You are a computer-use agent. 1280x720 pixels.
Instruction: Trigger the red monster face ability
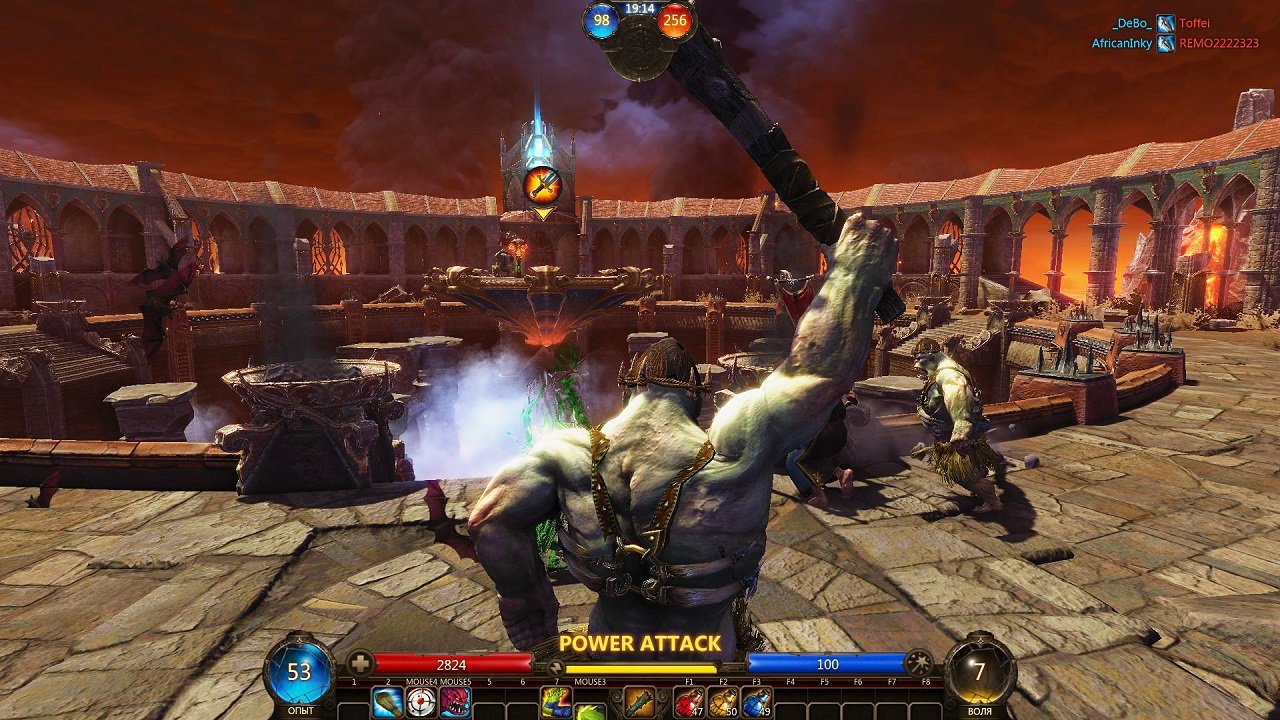tap(455, 703)
